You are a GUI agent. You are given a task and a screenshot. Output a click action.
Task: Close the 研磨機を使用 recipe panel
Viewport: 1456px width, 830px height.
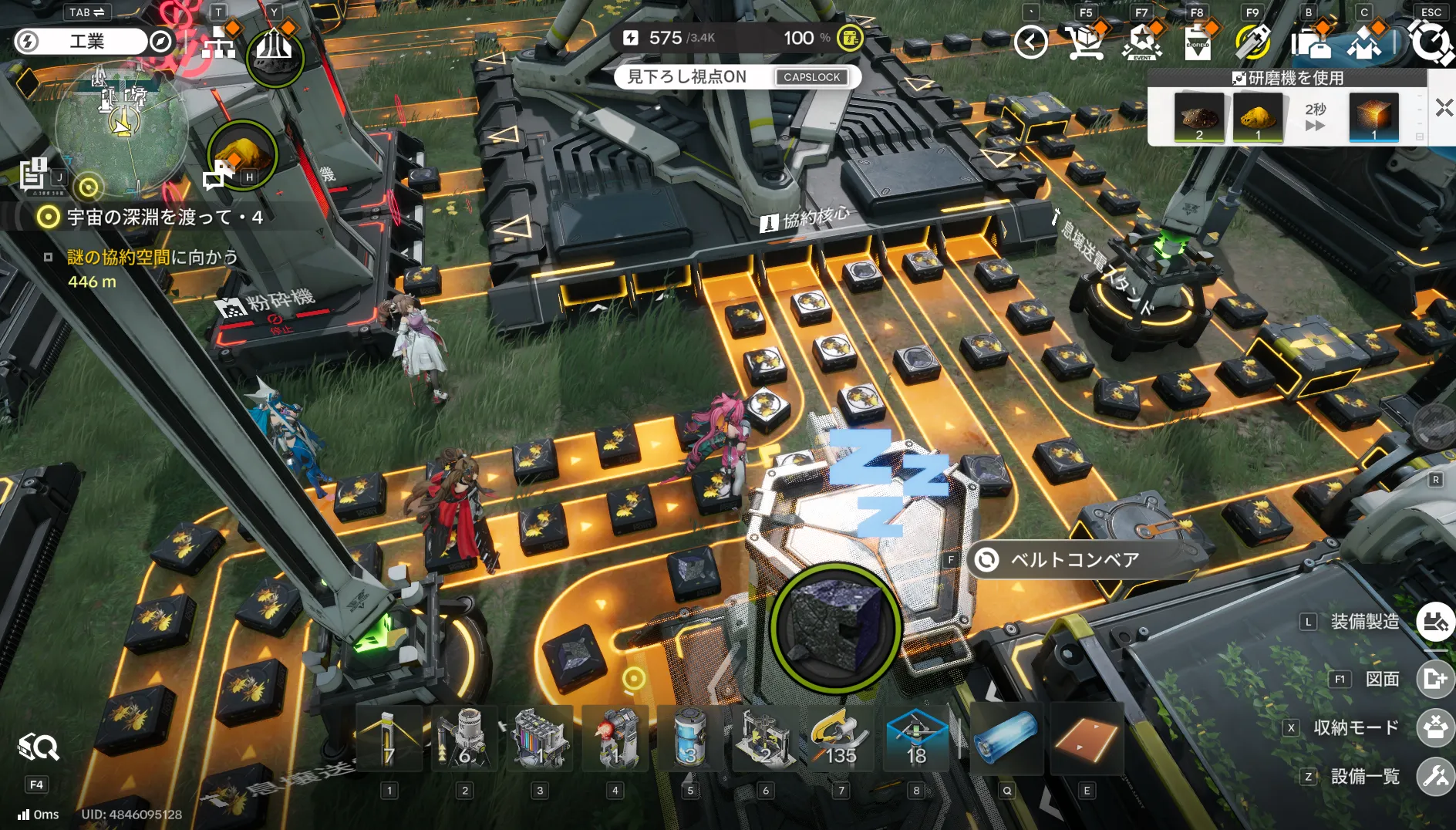[x=1444, y=108]
